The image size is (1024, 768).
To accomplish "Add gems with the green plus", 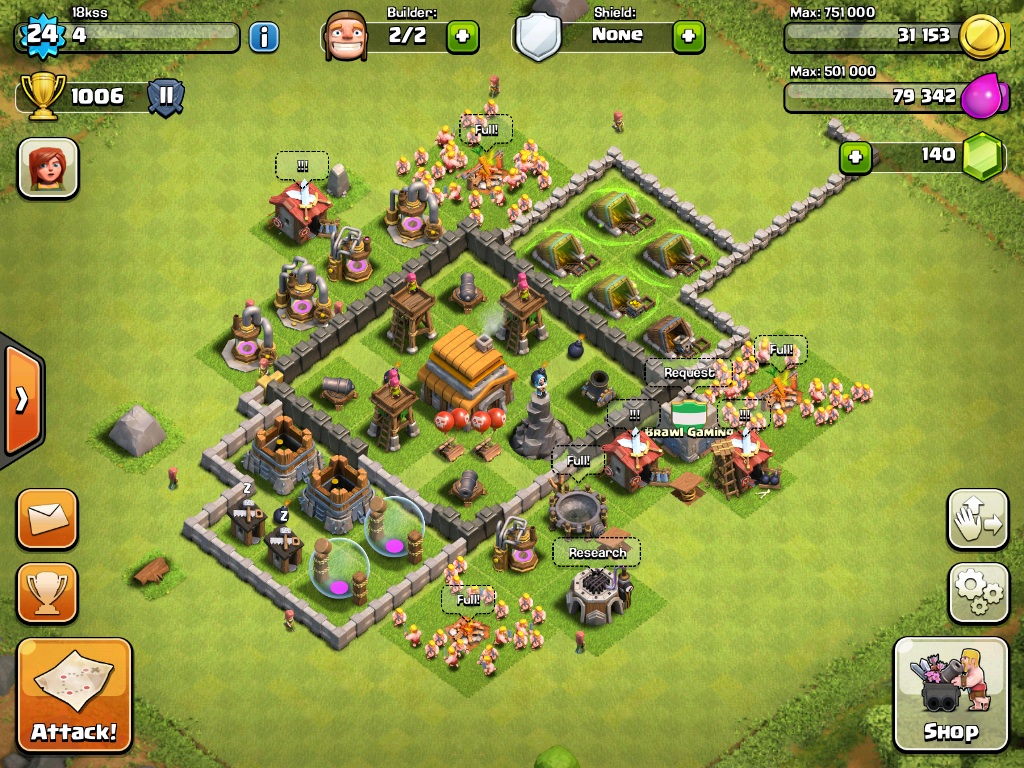I will (855, 157).
